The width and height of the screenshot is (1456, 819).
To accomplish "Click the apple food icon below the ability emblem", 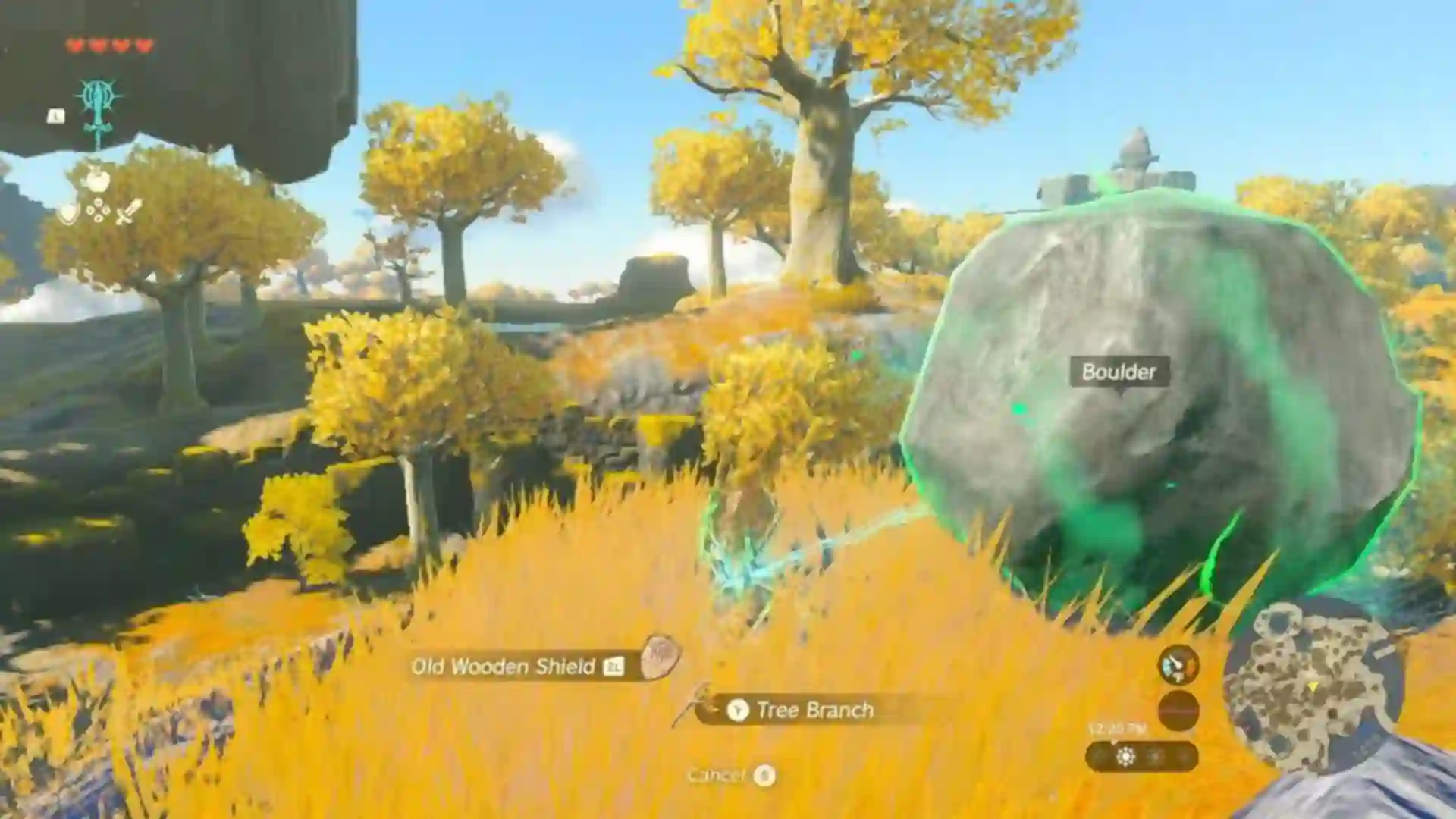I will click(96, 180).
